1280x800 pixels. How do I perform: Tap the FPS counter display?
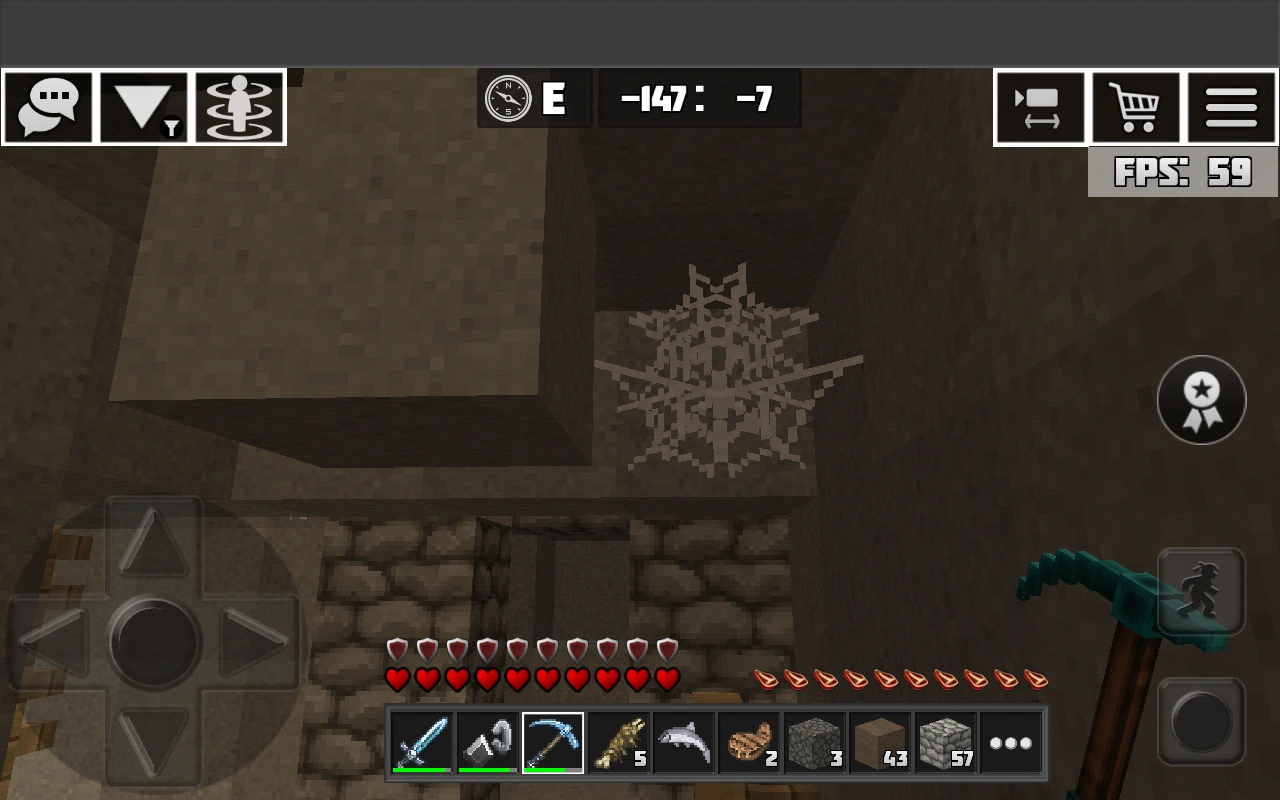tap(1181, 171)
